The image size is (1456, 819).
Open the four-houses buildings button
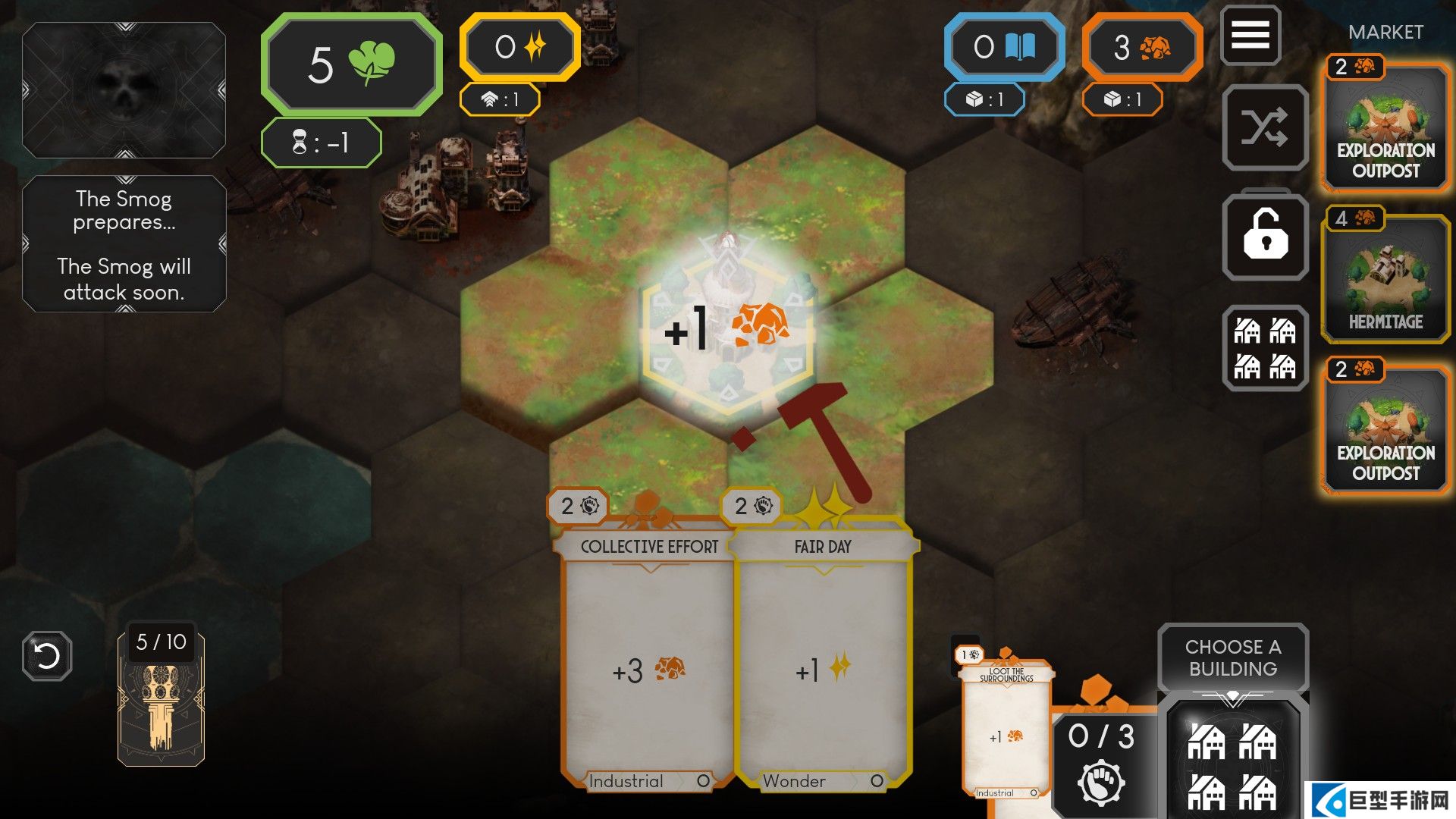pyautogui.click(x=1265, y=348)
